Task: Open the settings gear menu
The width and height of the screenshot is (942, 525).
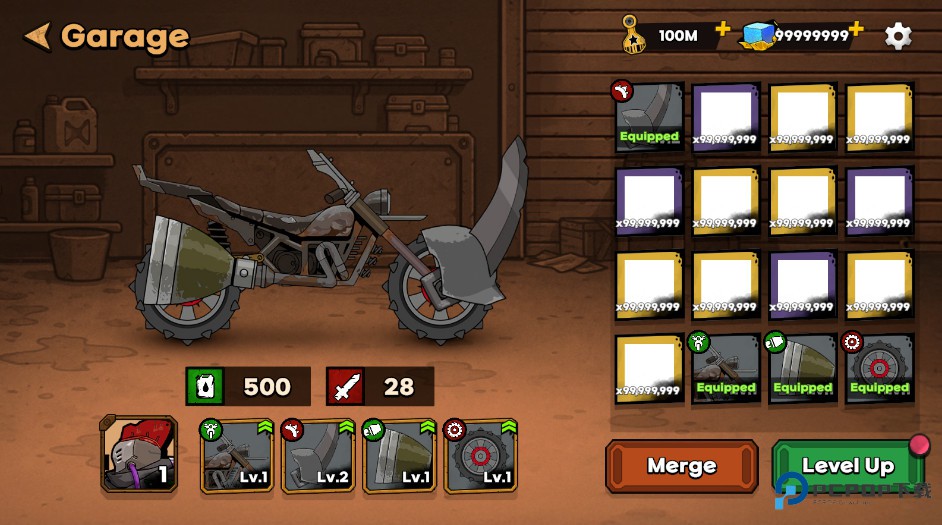Action: click(x=898, y=36)
